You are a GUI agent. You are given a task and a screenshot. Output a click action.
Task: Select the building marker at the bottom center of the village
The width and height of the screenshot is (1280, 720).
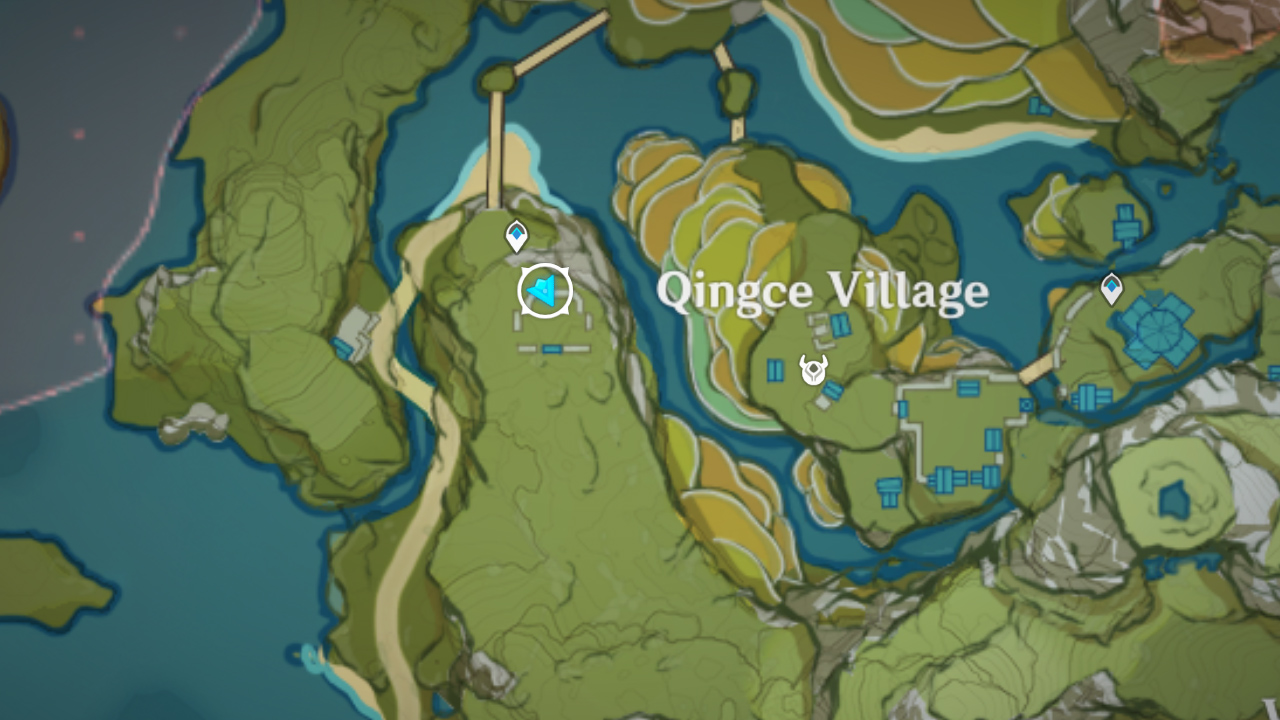coord(986,476)
